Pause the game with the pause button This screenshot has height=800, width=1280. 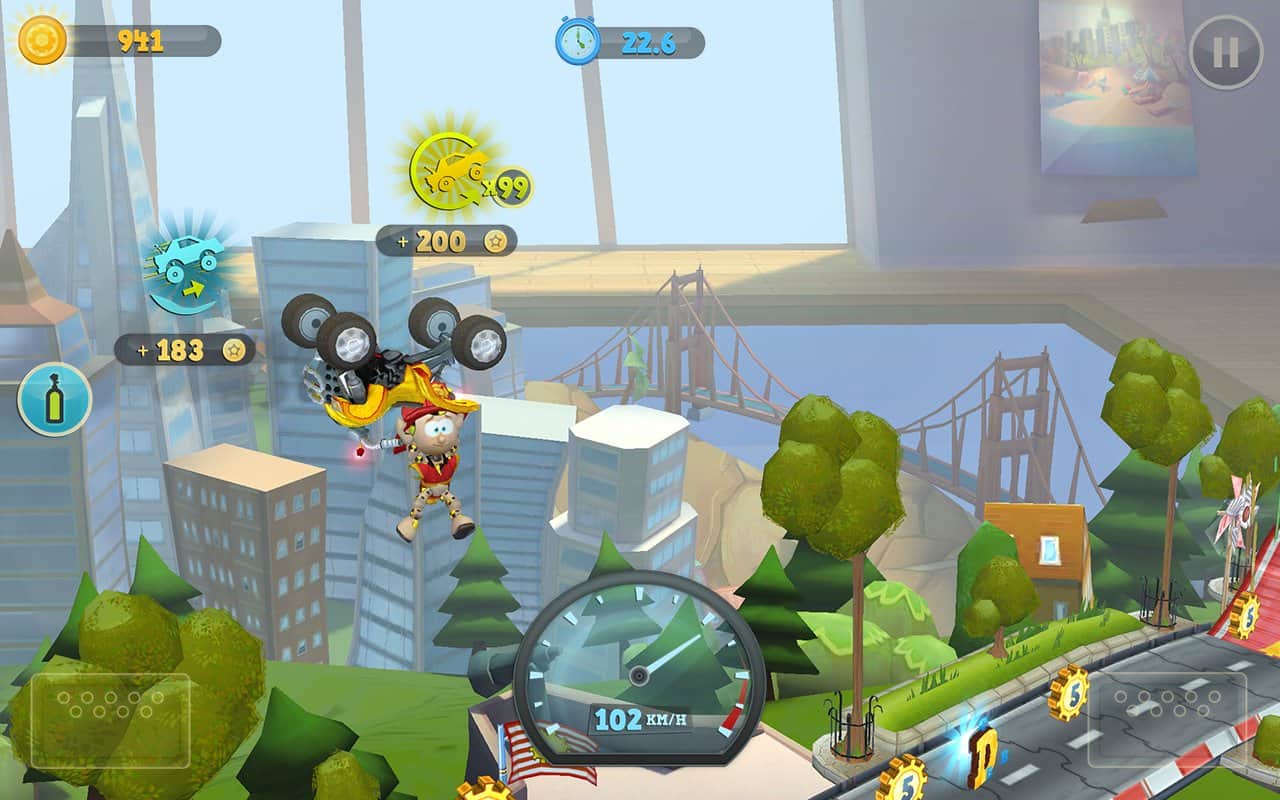(x=1226, y=53)
